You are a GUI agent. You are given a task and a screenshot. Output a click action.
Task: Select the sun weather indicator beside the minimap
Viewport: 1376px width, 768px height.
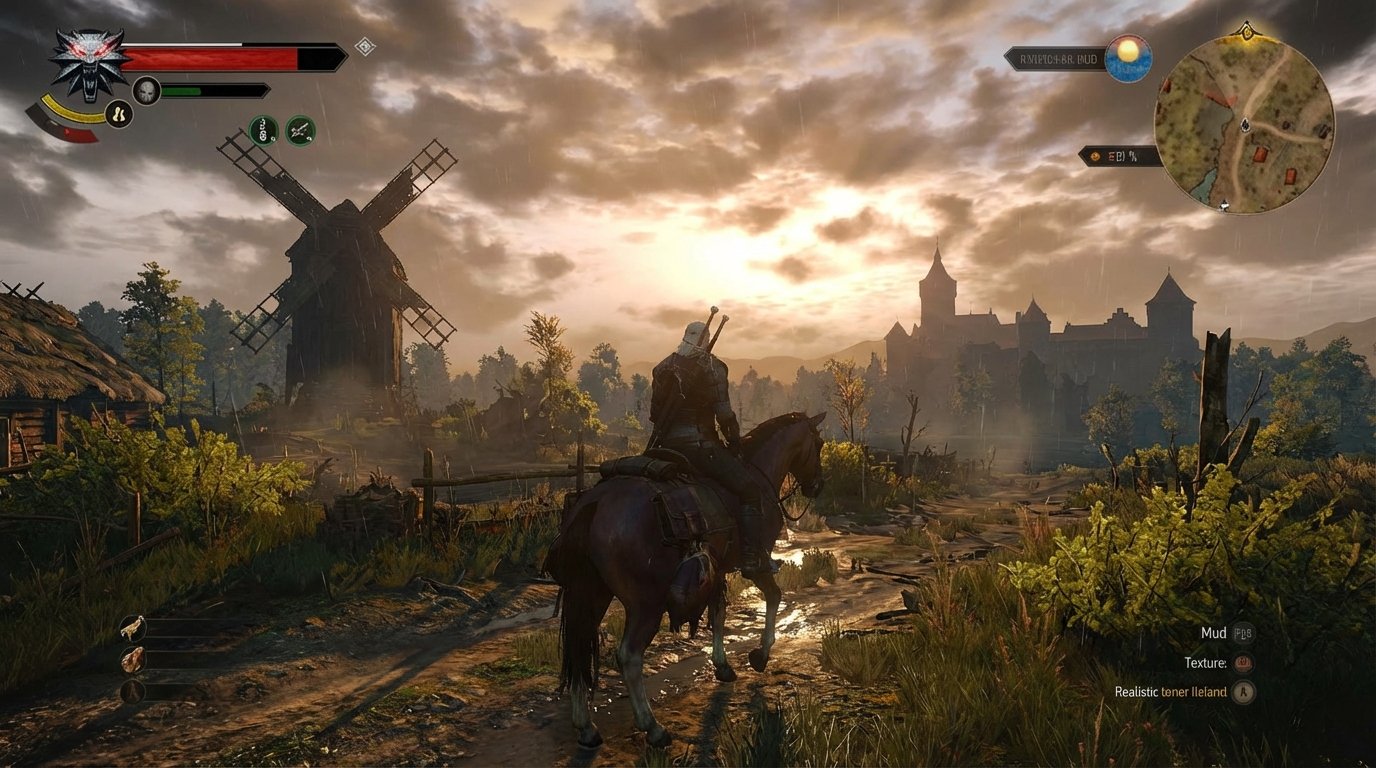click(x=1129, y=57)
